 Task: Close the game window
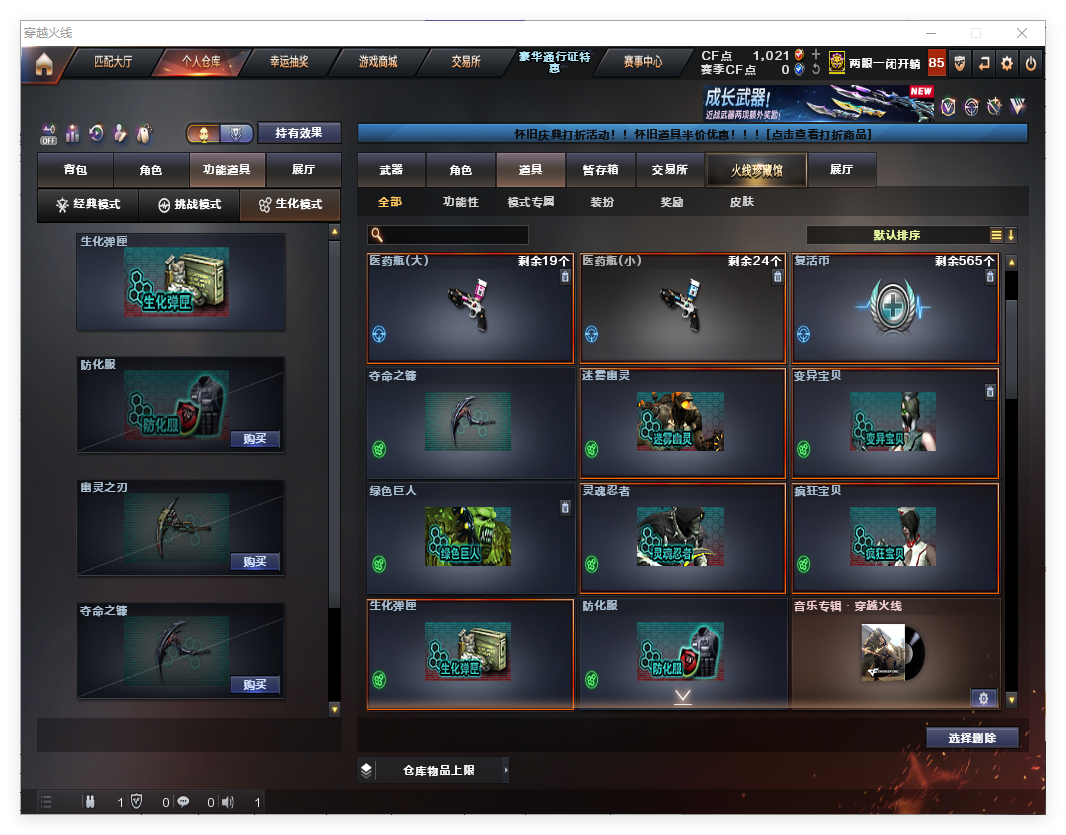1023,33
